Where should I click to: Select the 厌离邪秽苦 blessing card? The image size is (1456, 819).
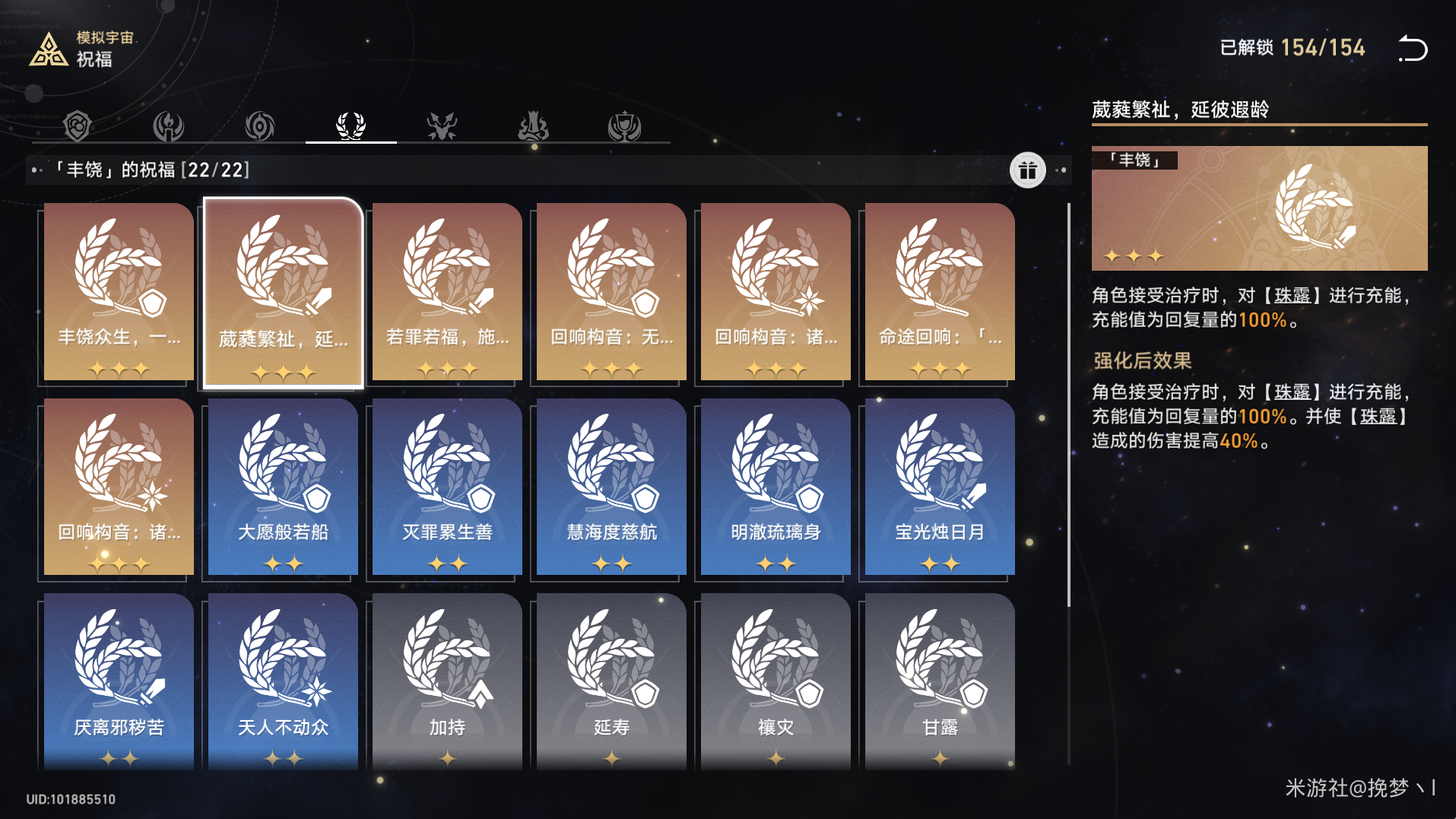119,681
